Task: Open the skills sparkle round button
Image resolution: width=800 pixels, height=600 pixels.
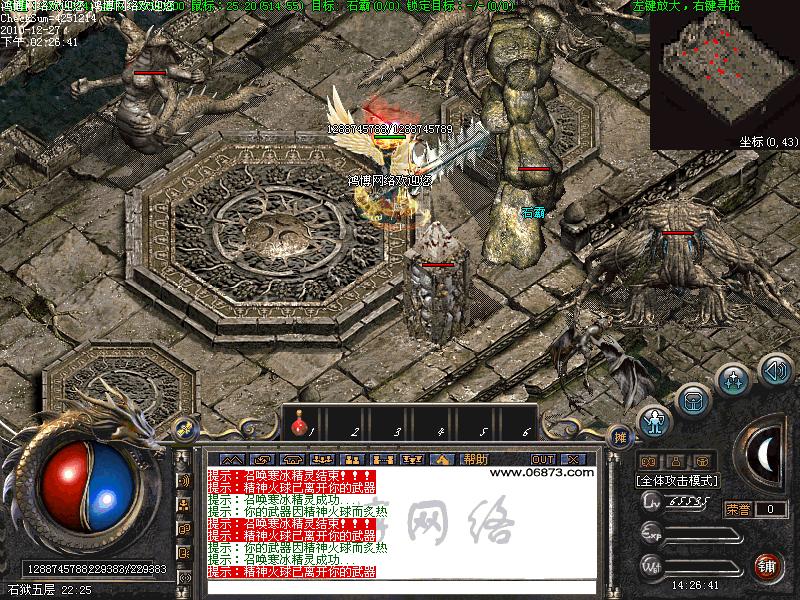Action: [734, 380]
